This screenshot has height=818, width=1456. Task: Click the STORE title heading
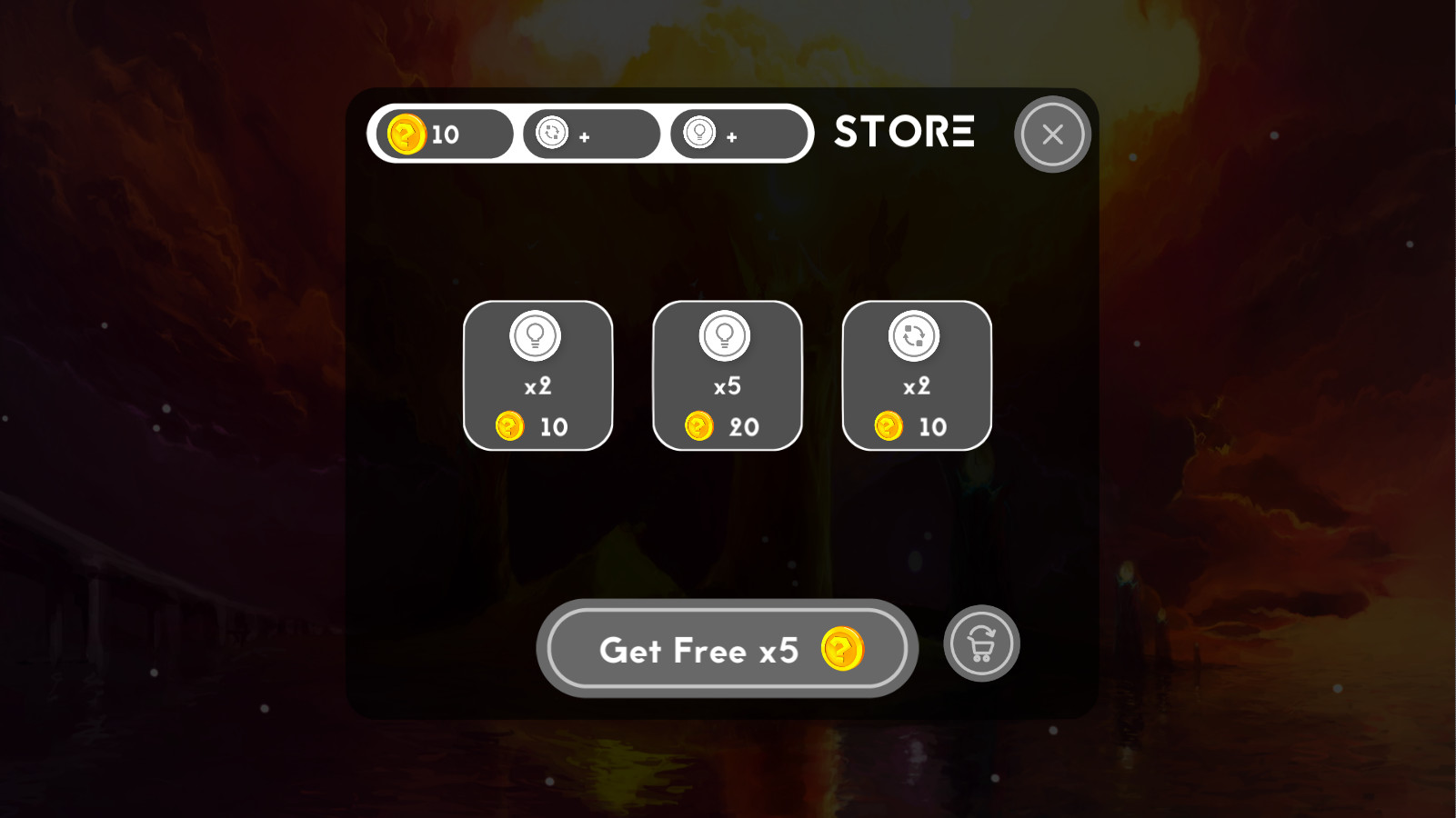point(904,133)
